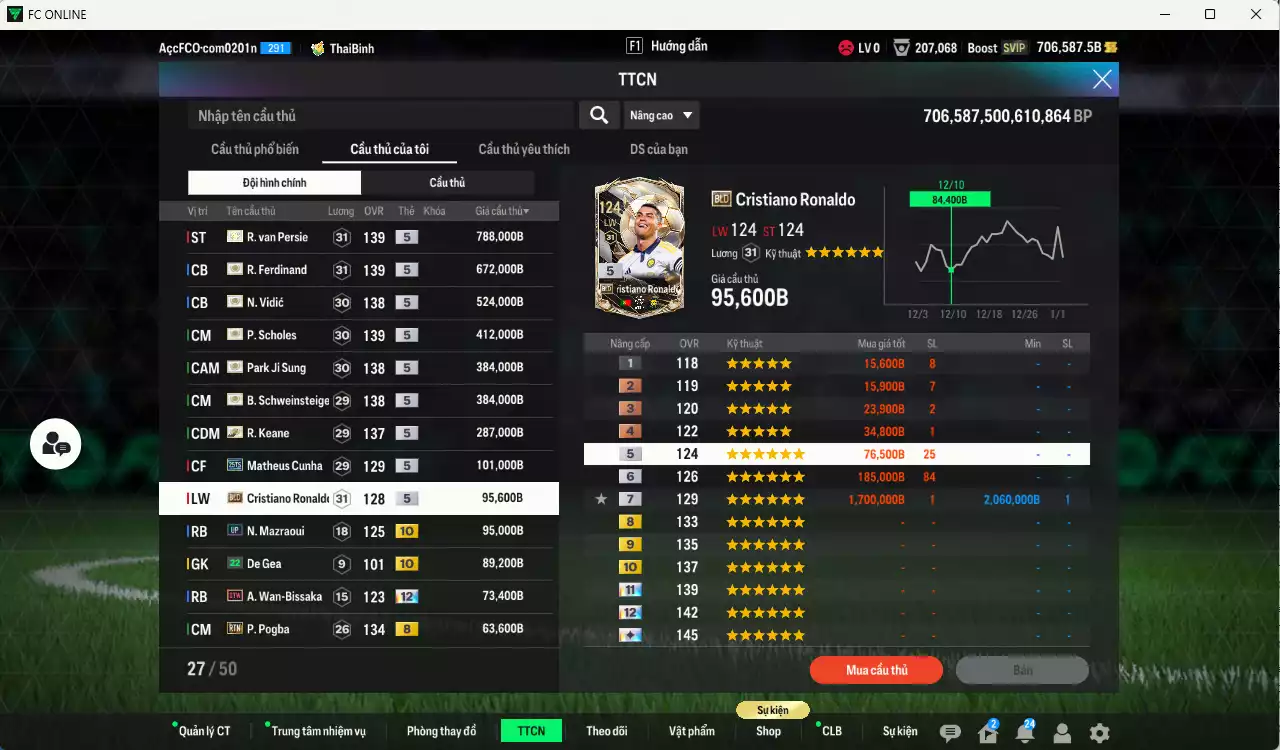Image resolution: width=1280 pixels, height=750 pixels.
Task: Click the Nhập tên cầu thủ input field
Action: [x=380, y=115]
